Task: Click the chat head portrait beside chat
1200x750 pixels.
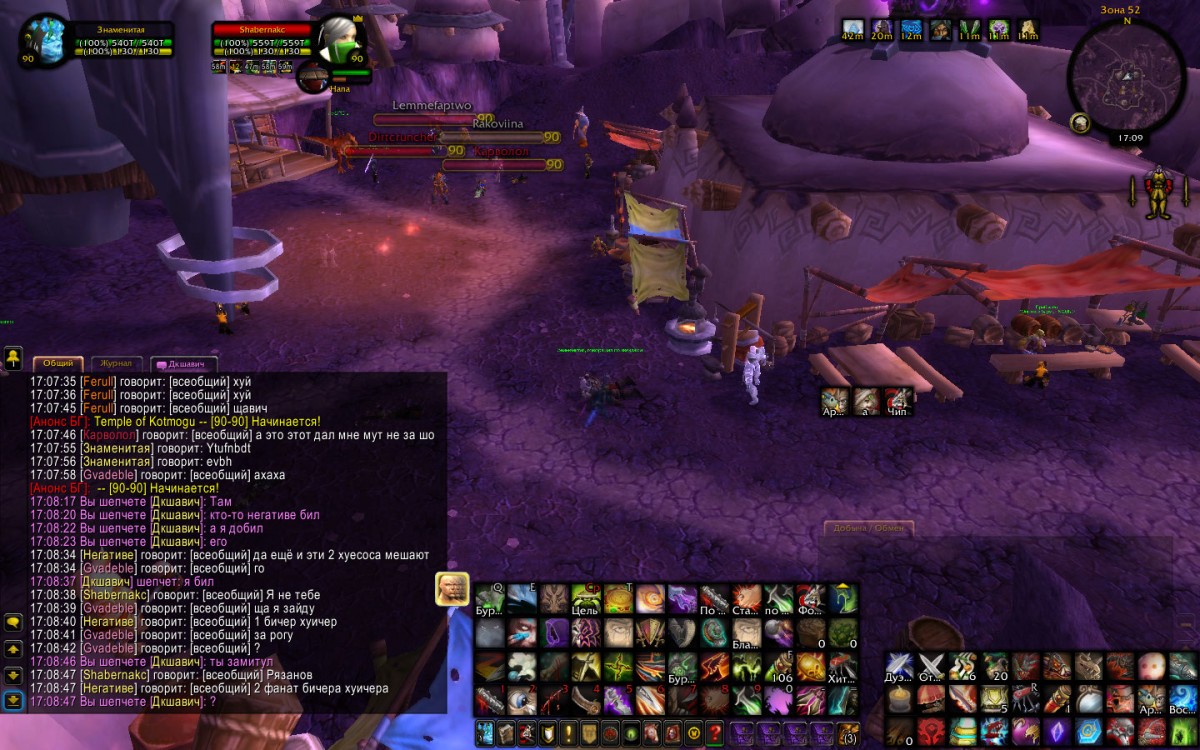Action: (x=452, y=589)
